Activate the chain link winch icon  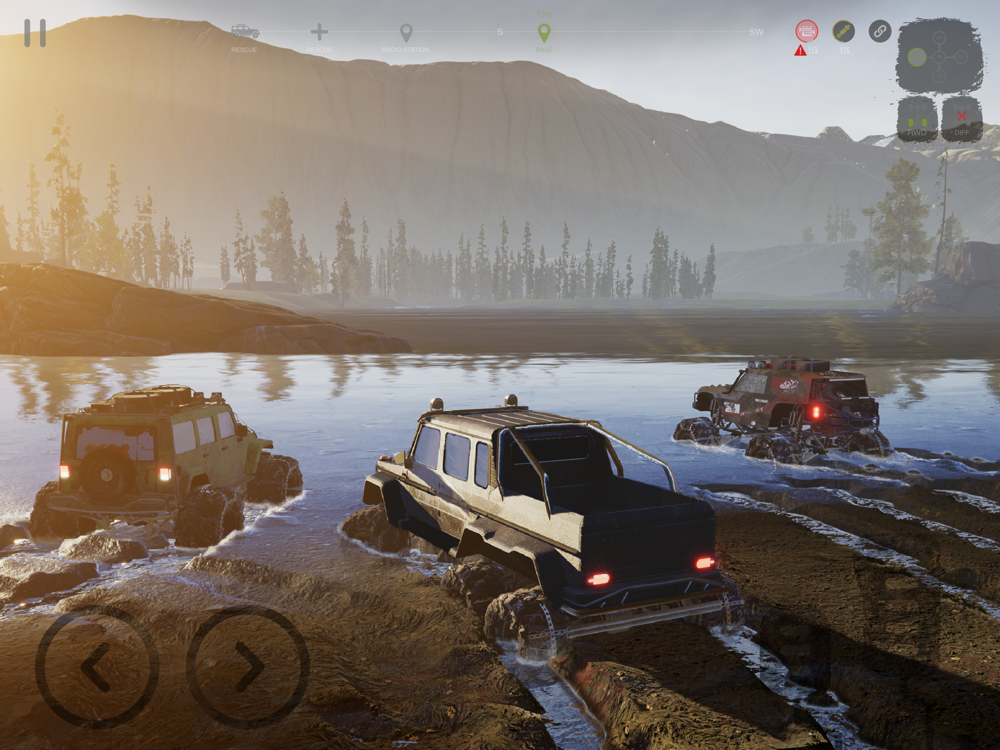click(880, 31)
